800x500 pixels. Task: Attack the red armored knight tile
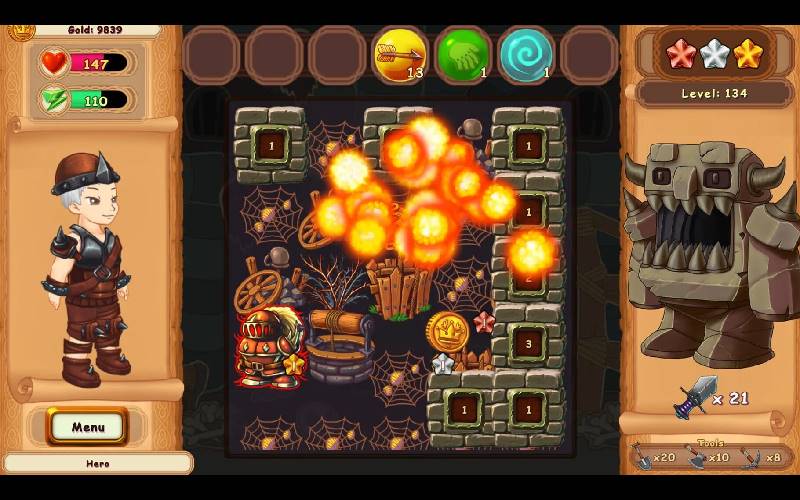[x=267, y=346]
